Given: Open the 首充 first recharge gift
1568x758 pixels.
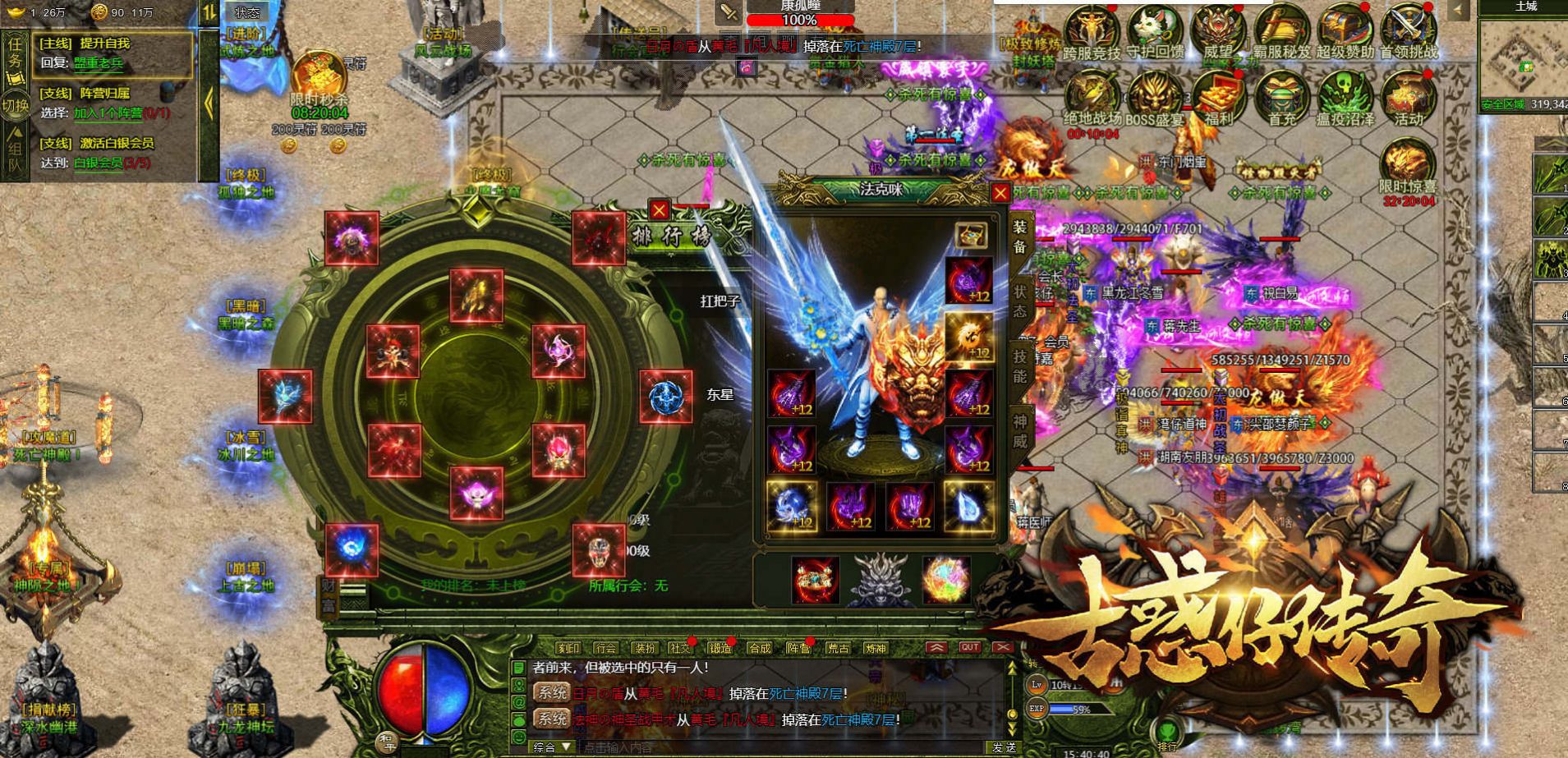Looking at the screenshot, I should pos(1281,99).
